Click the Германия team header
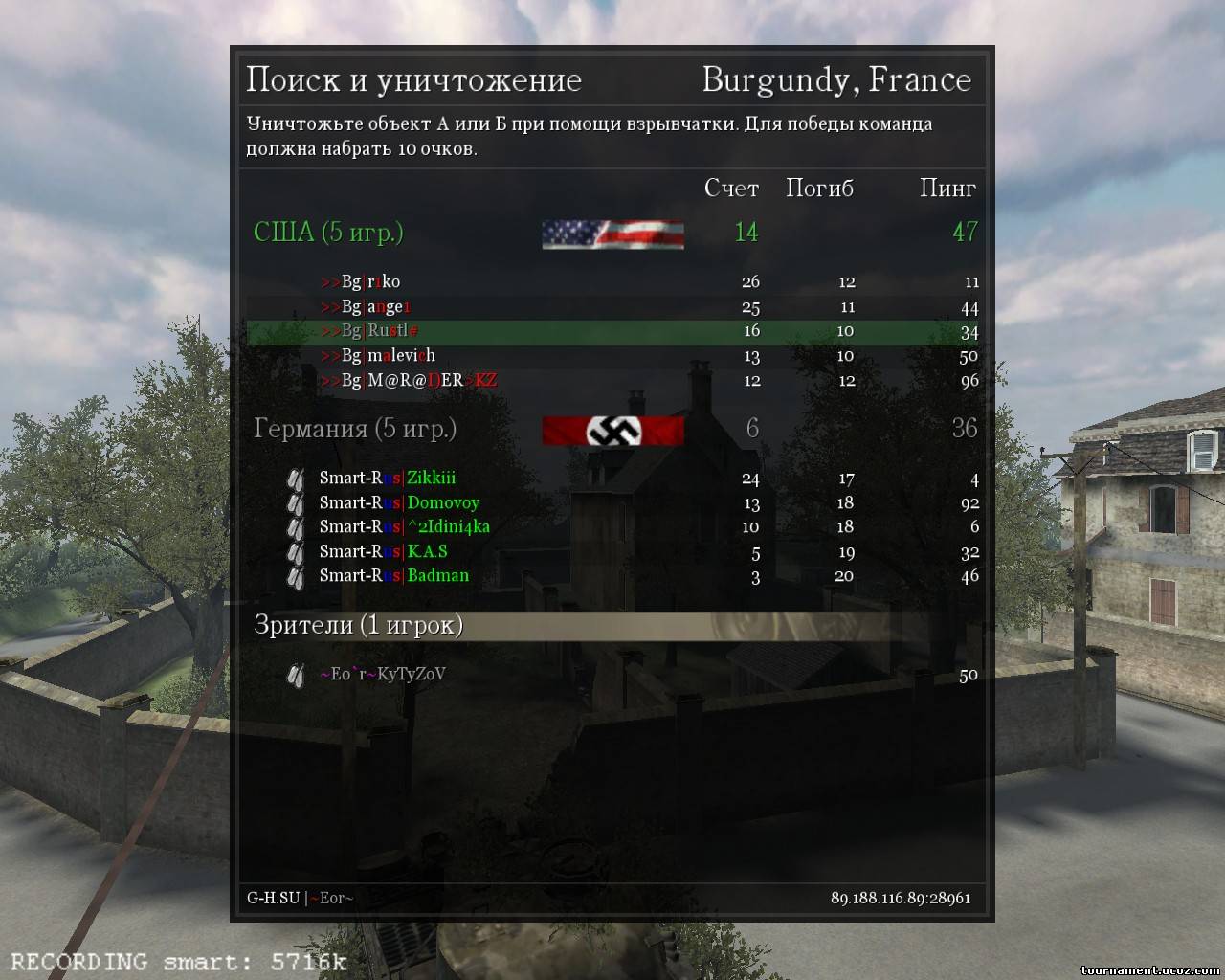1225x980 pixels. pyautogui.click(x=354, y=428)
